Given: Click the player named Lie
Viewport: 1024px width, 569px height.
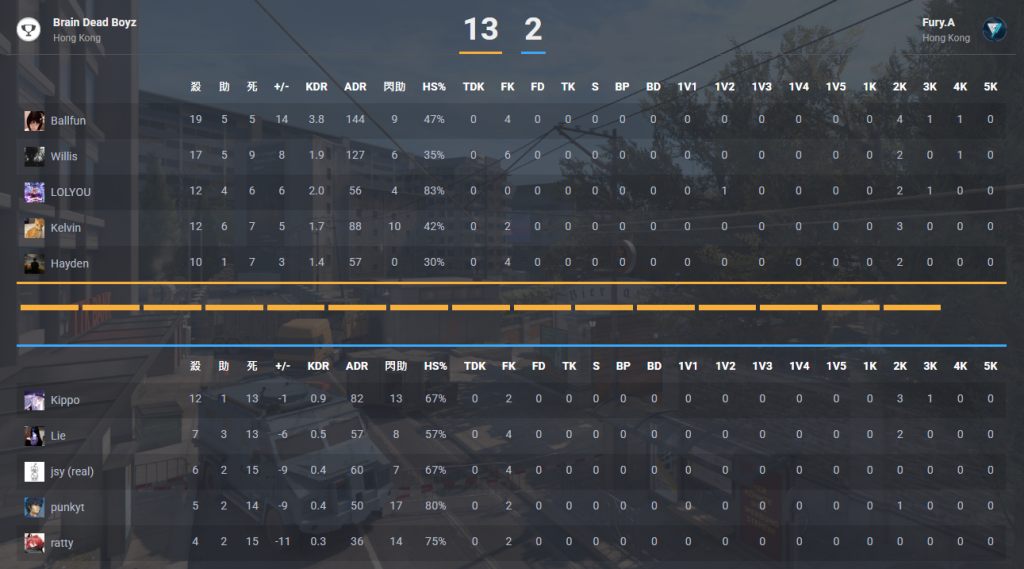Looking at the screenshot, I should coord(58,436).
